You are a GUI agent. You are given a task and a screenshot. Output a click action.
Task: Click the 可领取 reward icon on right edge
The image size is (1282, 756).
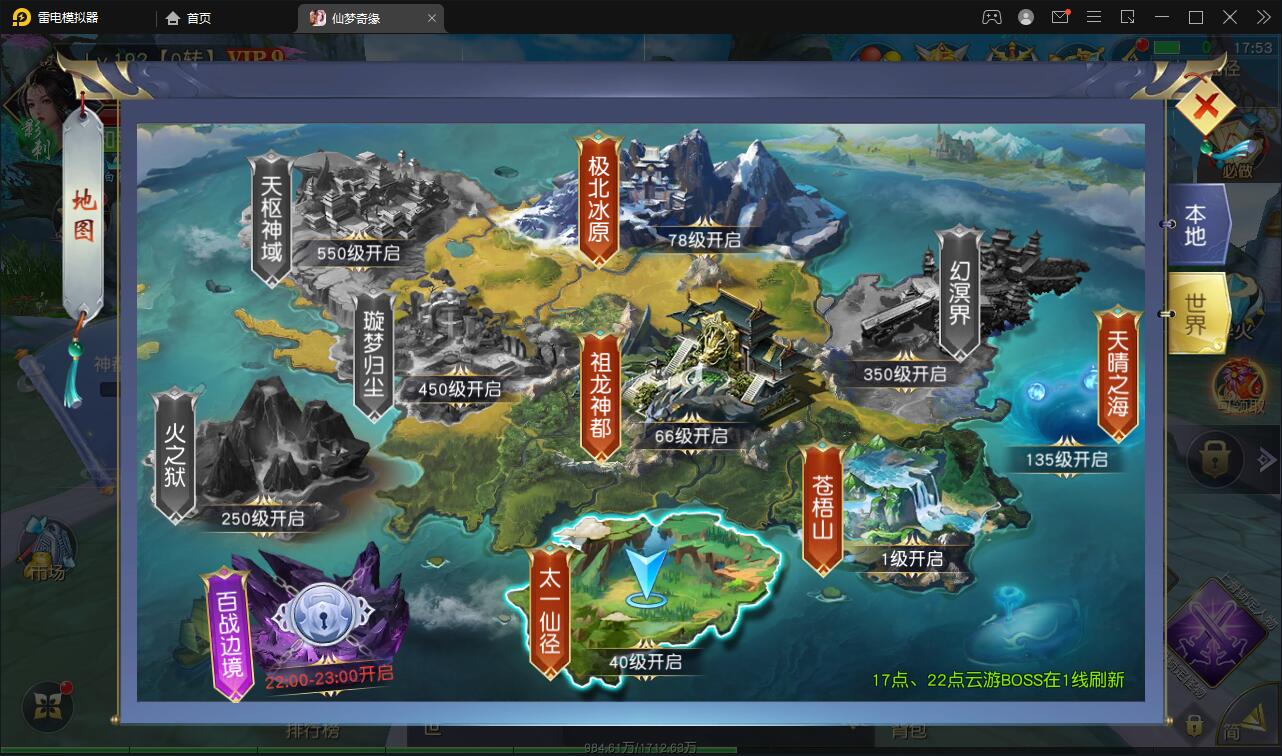tap(1236, 382)
